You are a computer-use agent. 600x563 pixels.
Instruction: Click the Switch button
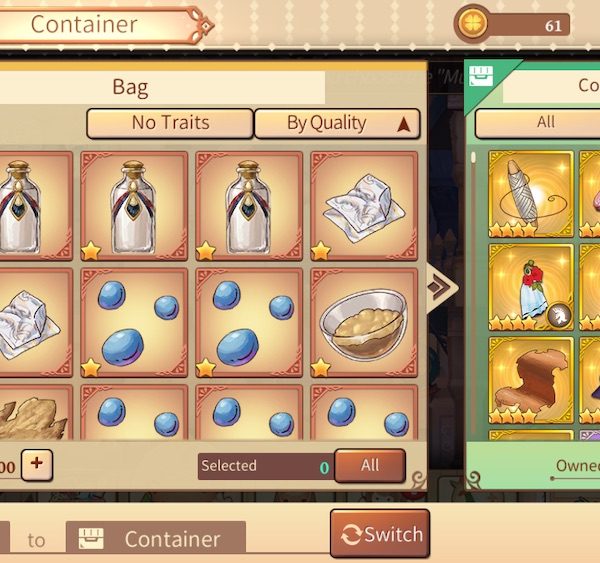[x=380, y=534]
